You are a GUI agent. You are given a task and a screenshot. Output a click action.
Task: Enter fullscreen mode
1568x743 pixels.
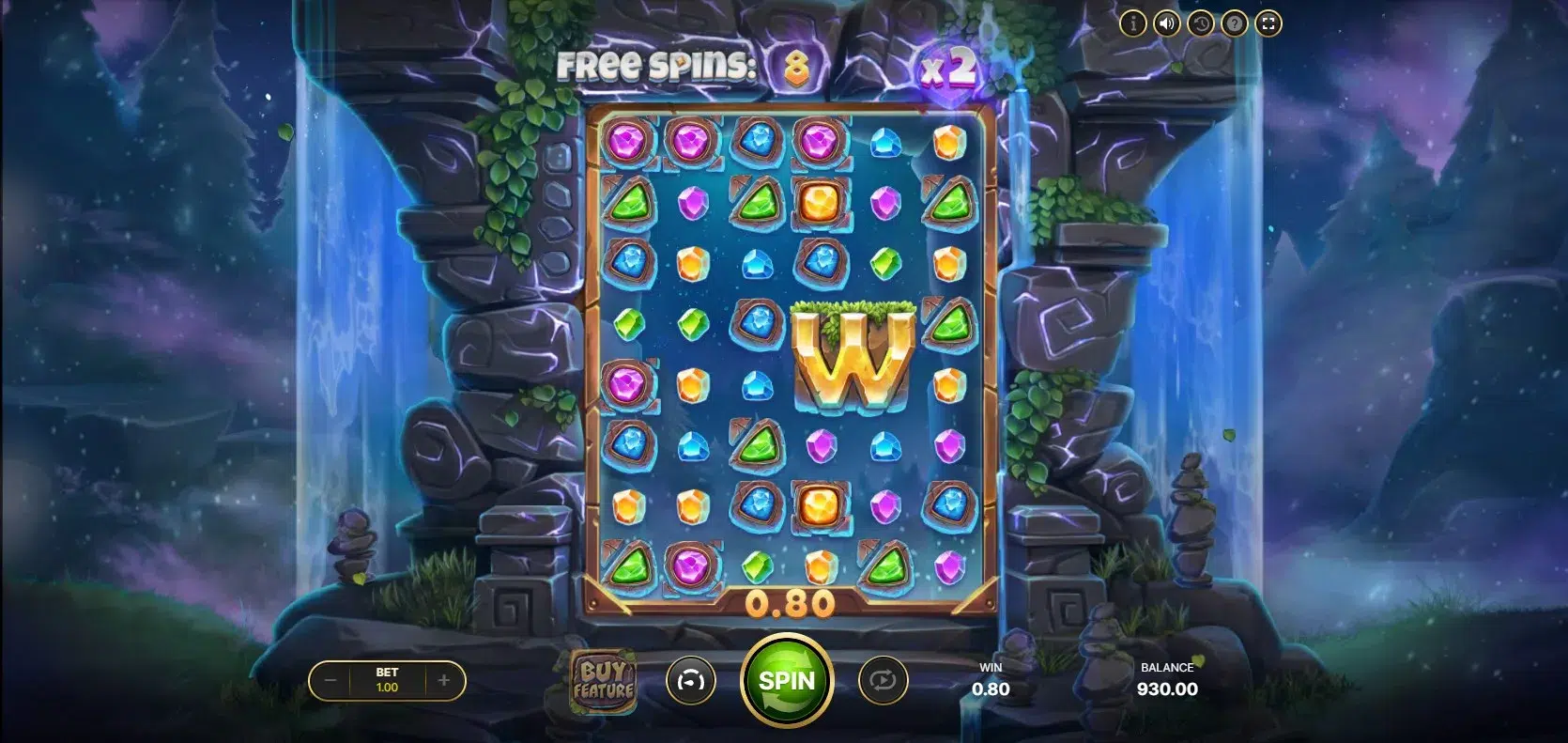[x=1268, y=23]
